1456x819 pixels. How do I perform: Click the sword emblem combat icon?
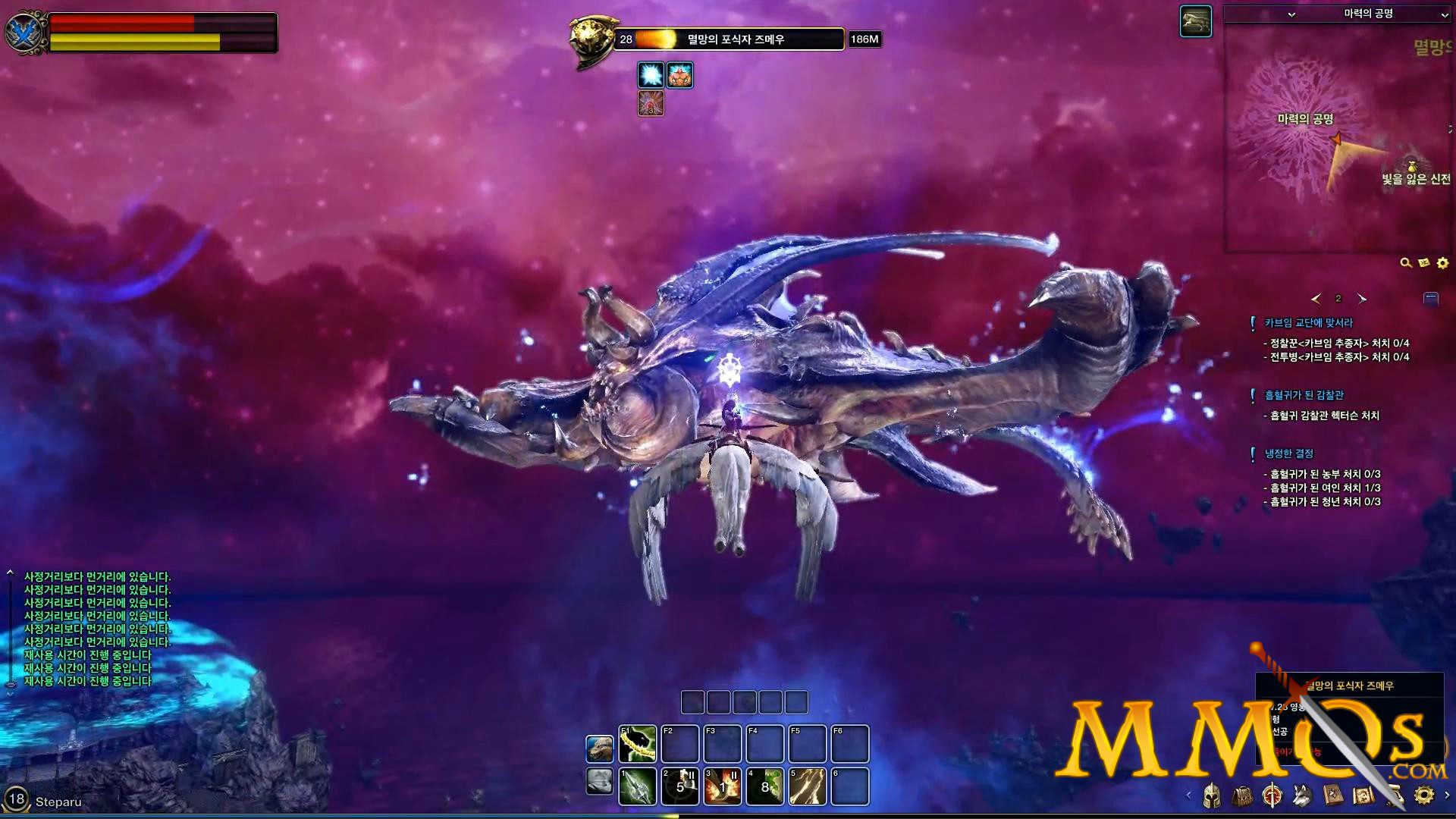[x=1272, y=796]
